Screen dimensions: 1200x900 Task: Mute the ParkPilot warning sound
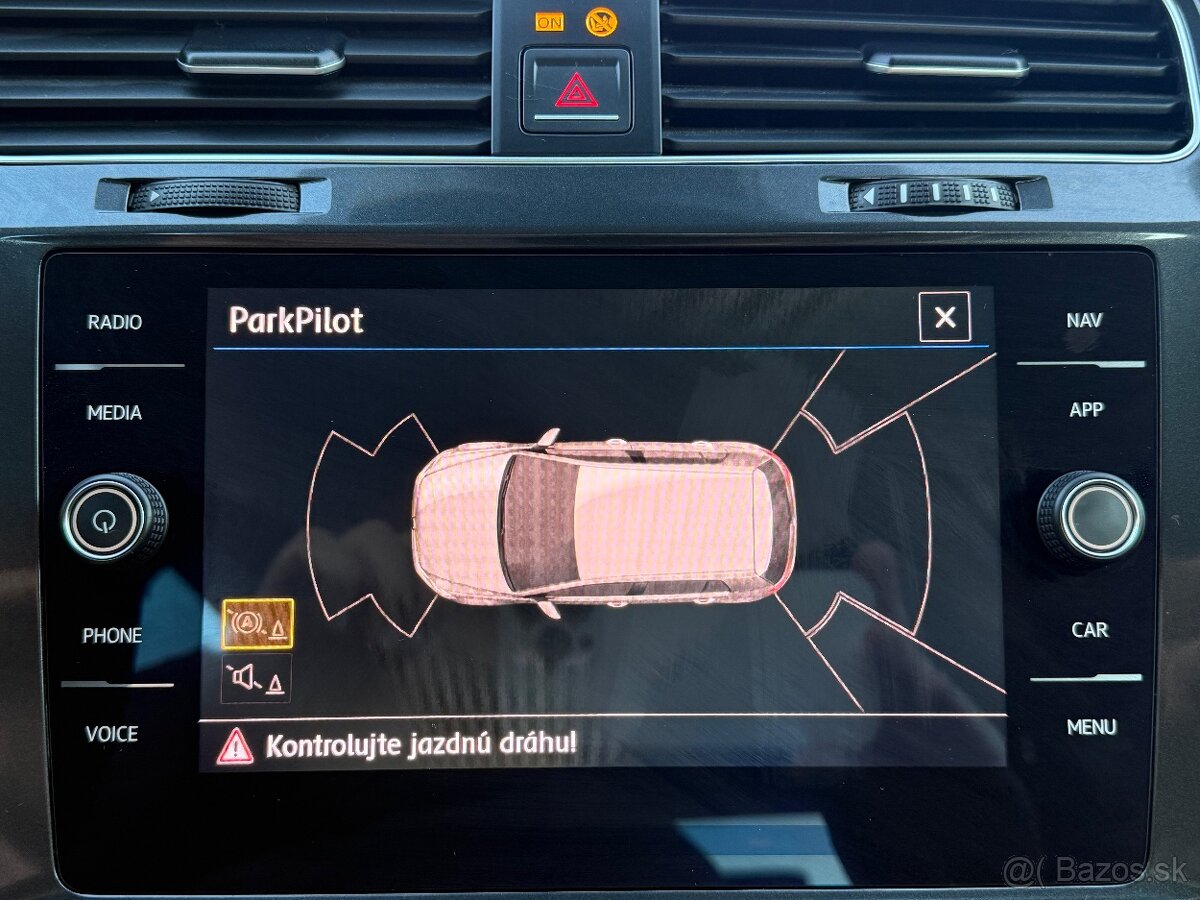point(257,679)
